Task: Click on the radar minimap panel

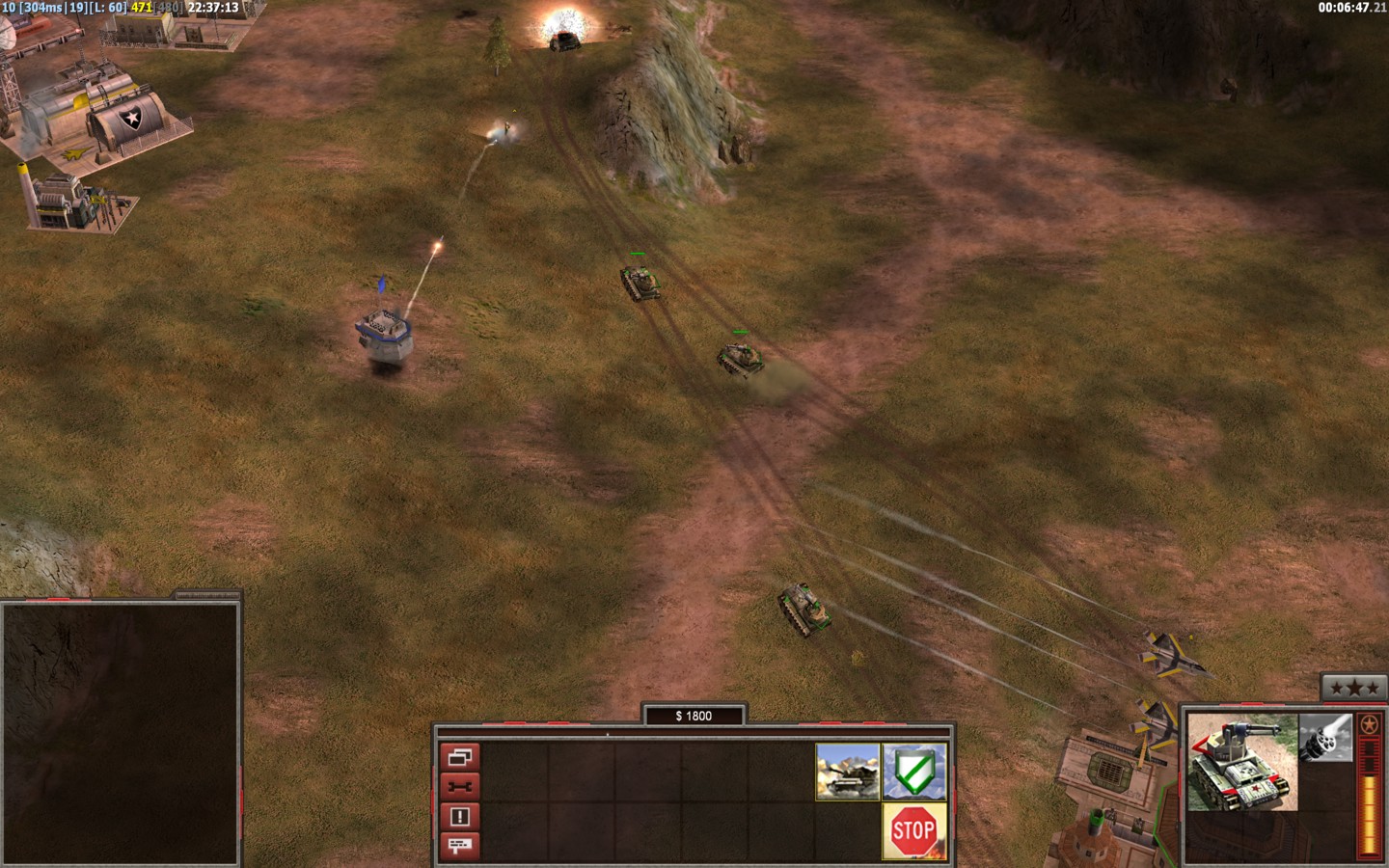Action: (120, 733)
